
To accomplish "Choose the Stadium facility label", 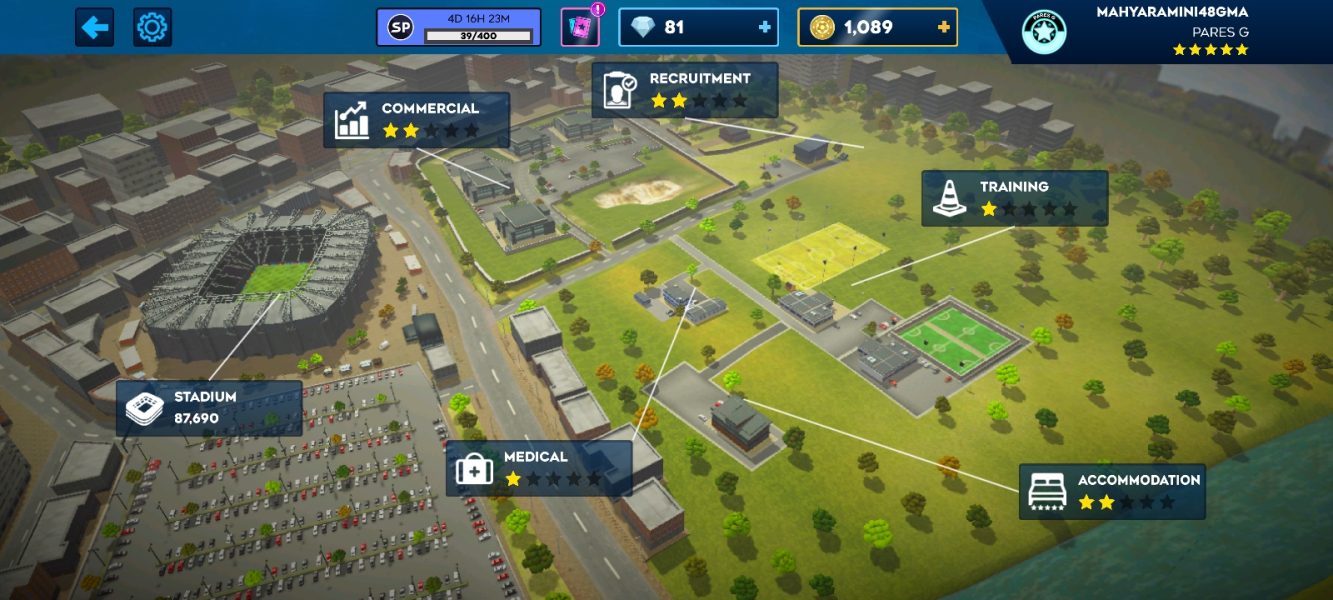I will point(208,408).
